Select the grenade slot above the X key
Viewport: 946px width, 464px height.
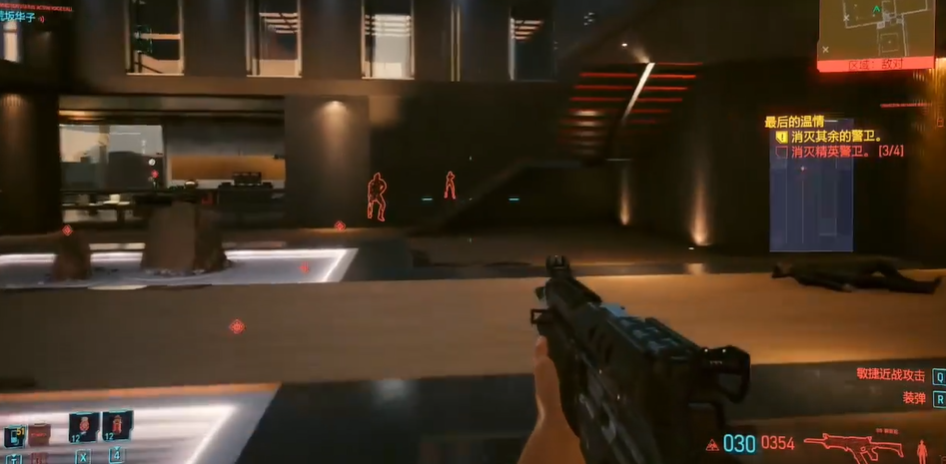(83, 427)
